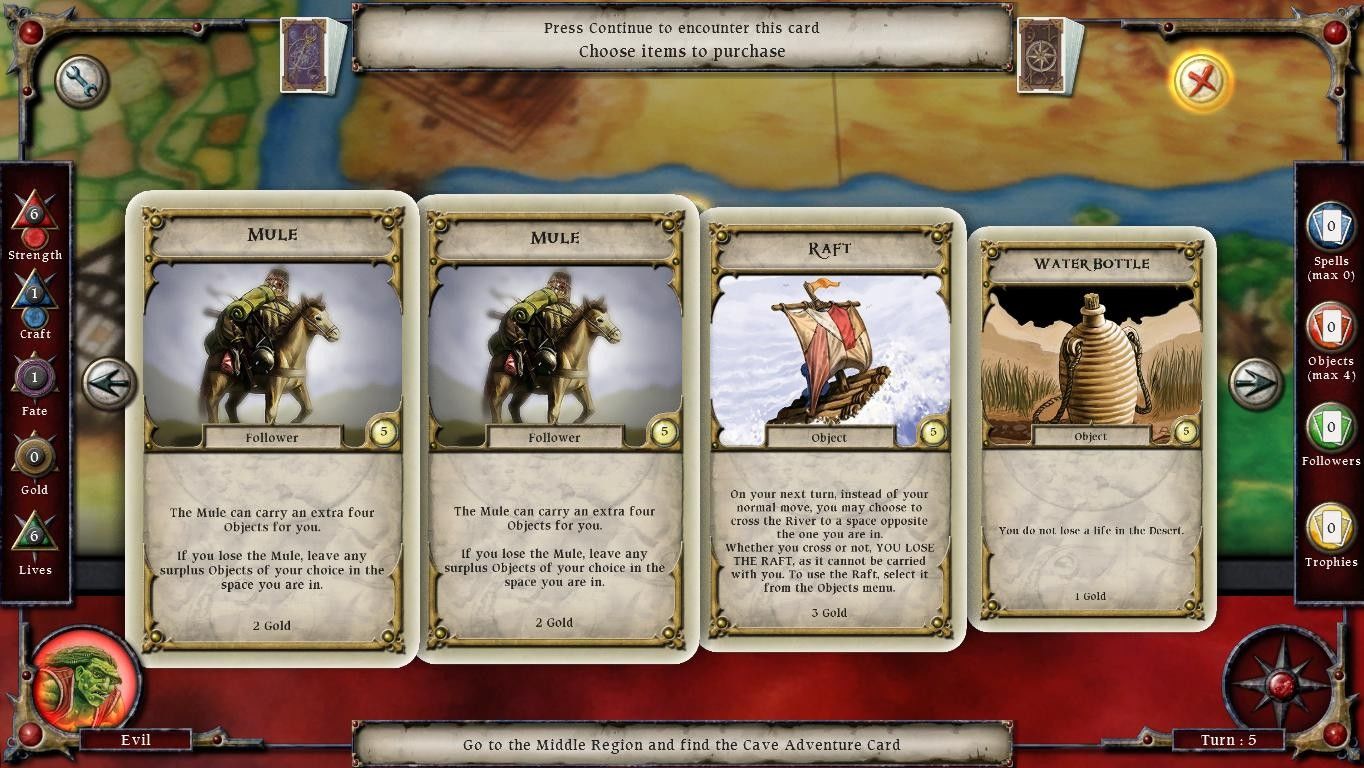Select the Raft card to purchase
This screenshot has height=768, width=1364.
pyautogui.click(x=829, y=430)
